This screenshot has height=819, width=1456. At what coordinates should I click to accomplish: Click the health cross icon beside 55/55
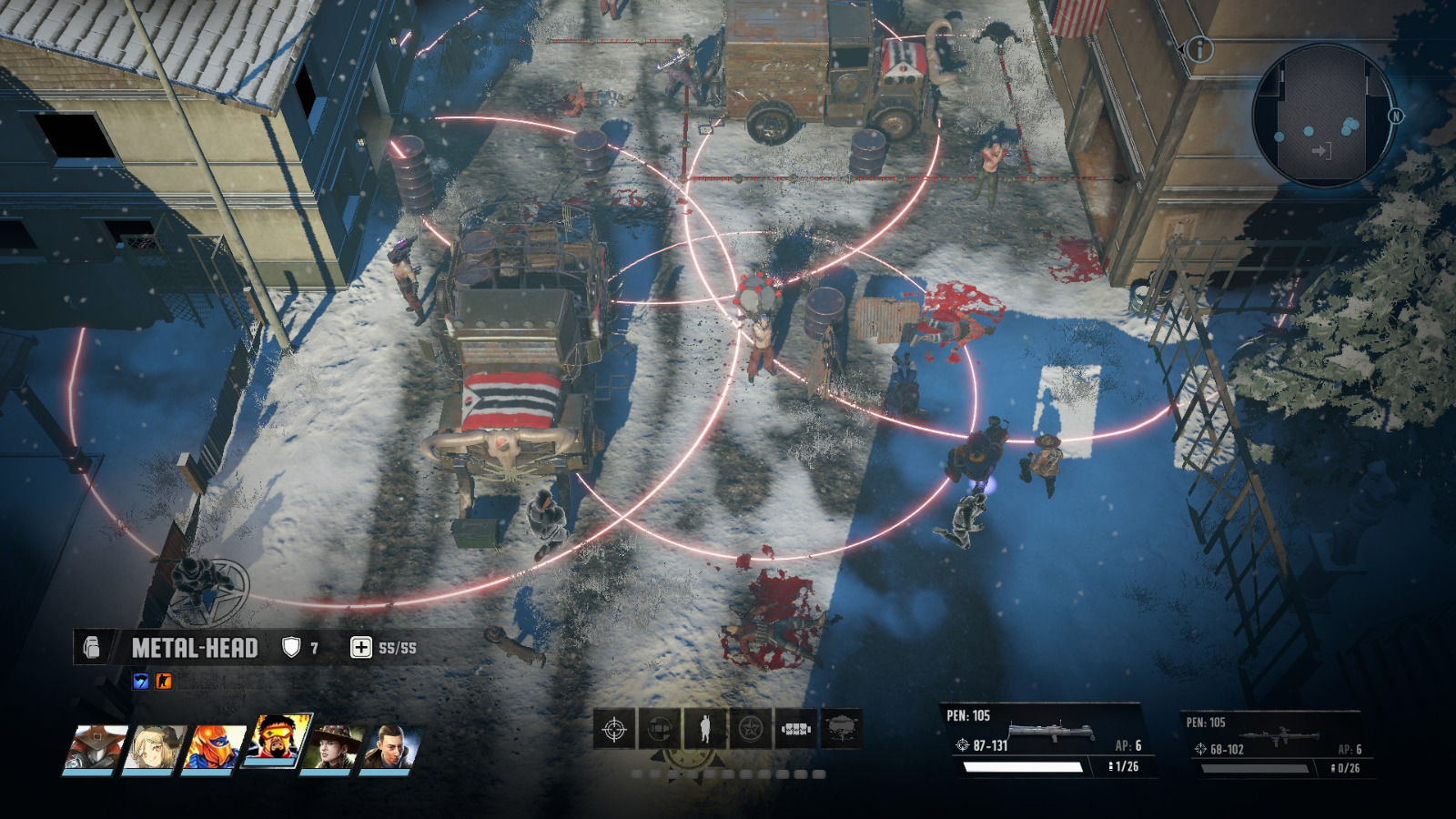pos(361,647)
